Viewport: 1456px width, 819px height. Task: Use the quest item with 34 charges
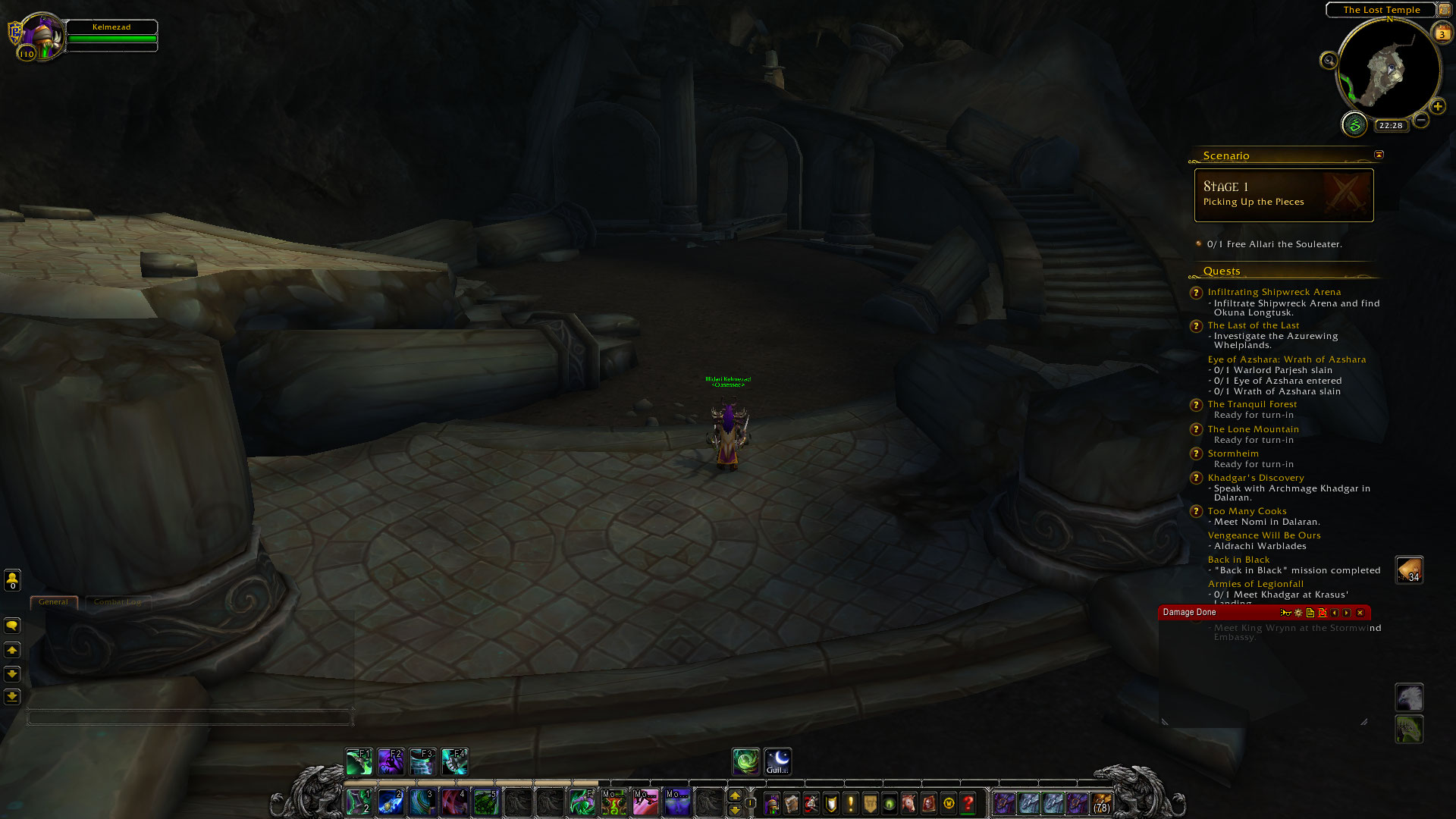[1409, 570]
